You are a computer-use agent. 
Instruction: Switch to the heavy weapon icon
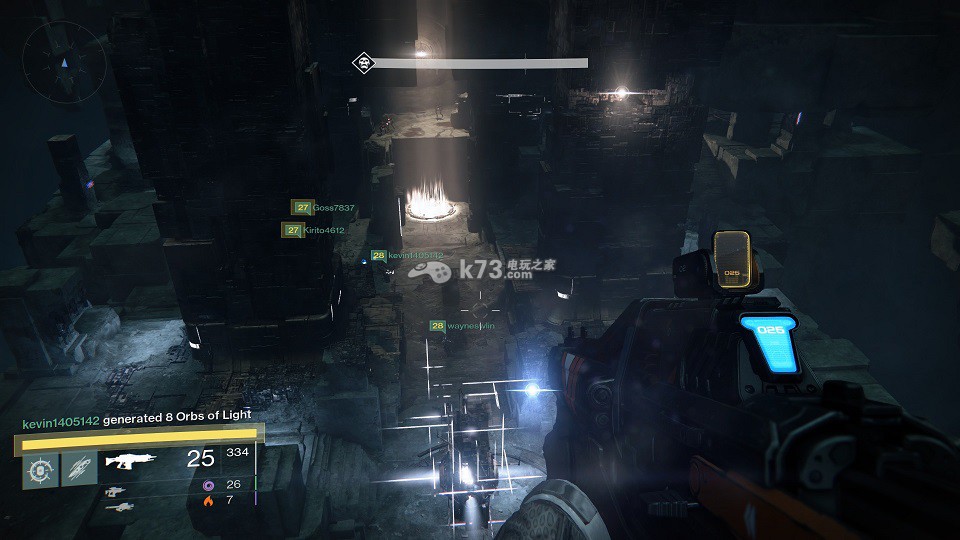tap(117, 508)
